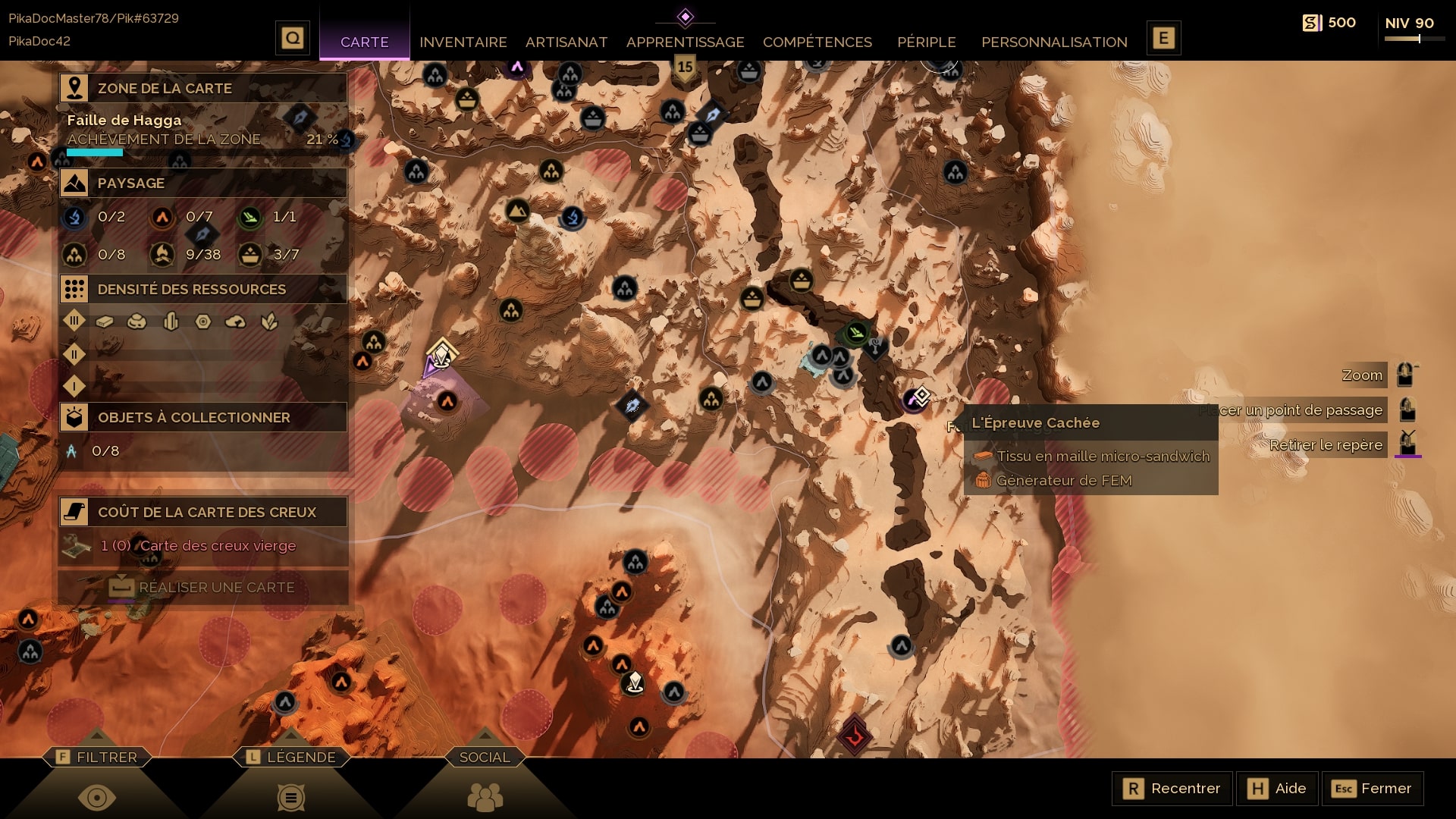Click the level 15 shield map marker
This screenshot has height=819, width=1456.
tap(685, 68)
